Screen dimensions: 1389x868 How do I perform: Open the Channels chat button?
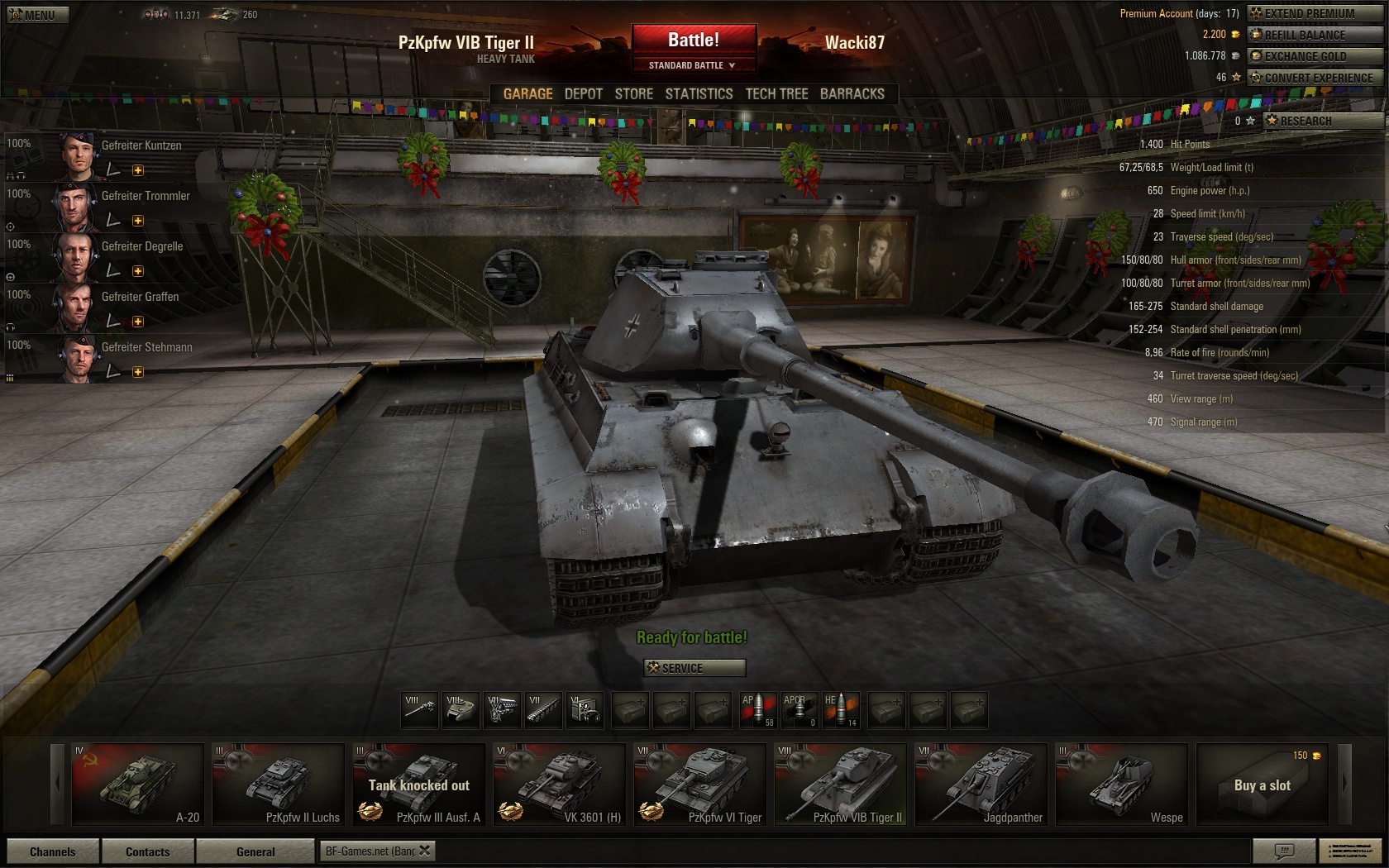click(x=52, y=851)
